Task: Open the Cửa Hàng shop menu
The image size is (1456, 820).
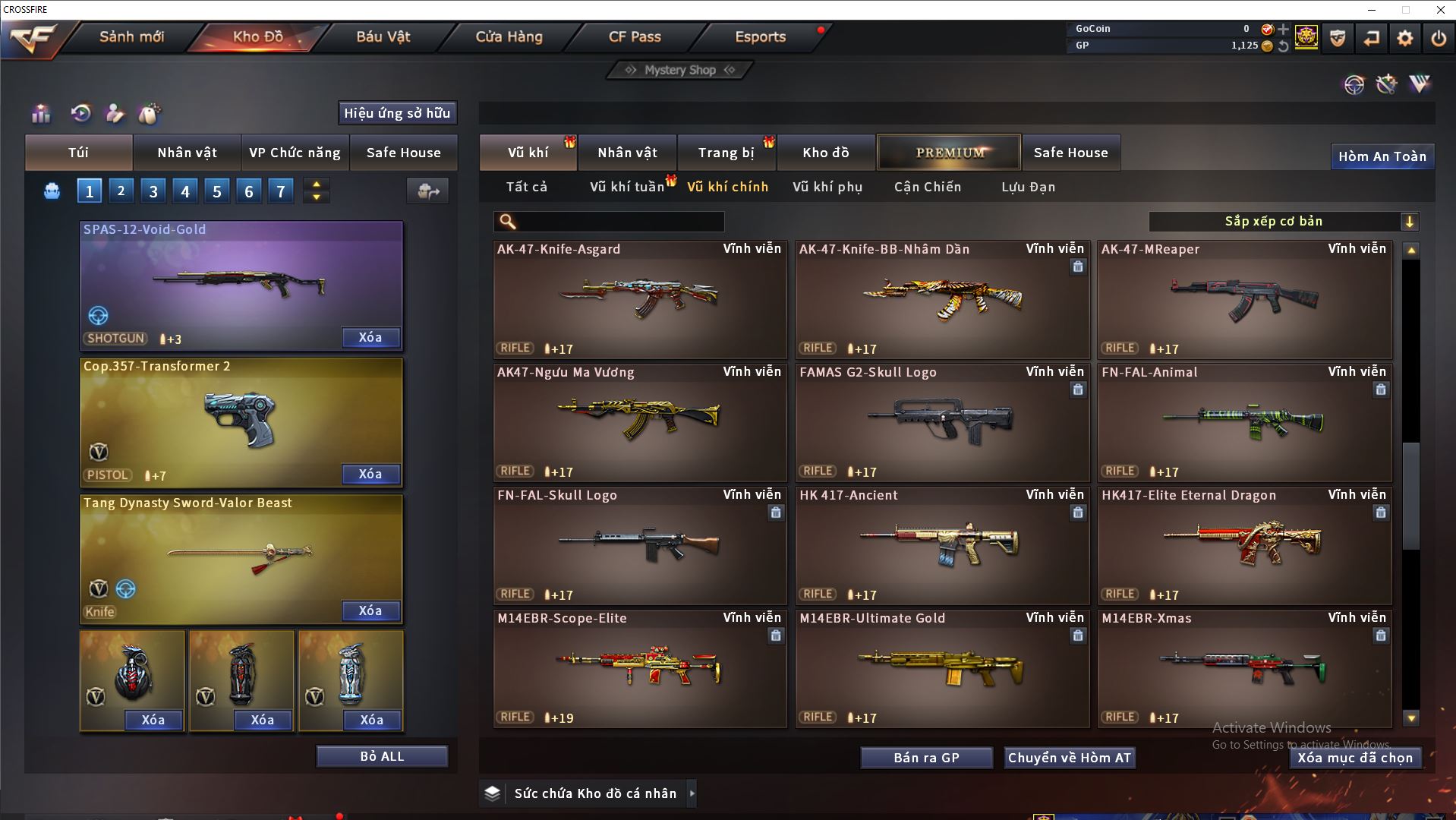Action: coord(509,36)
